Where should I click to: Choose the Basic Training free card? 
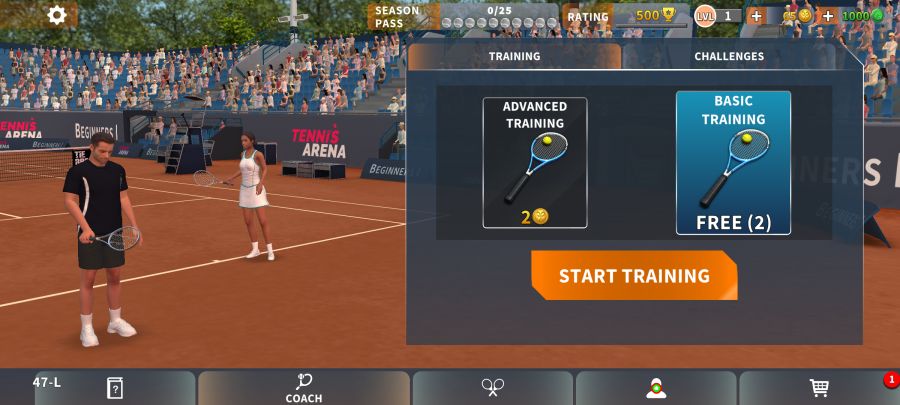pos(733,162)
